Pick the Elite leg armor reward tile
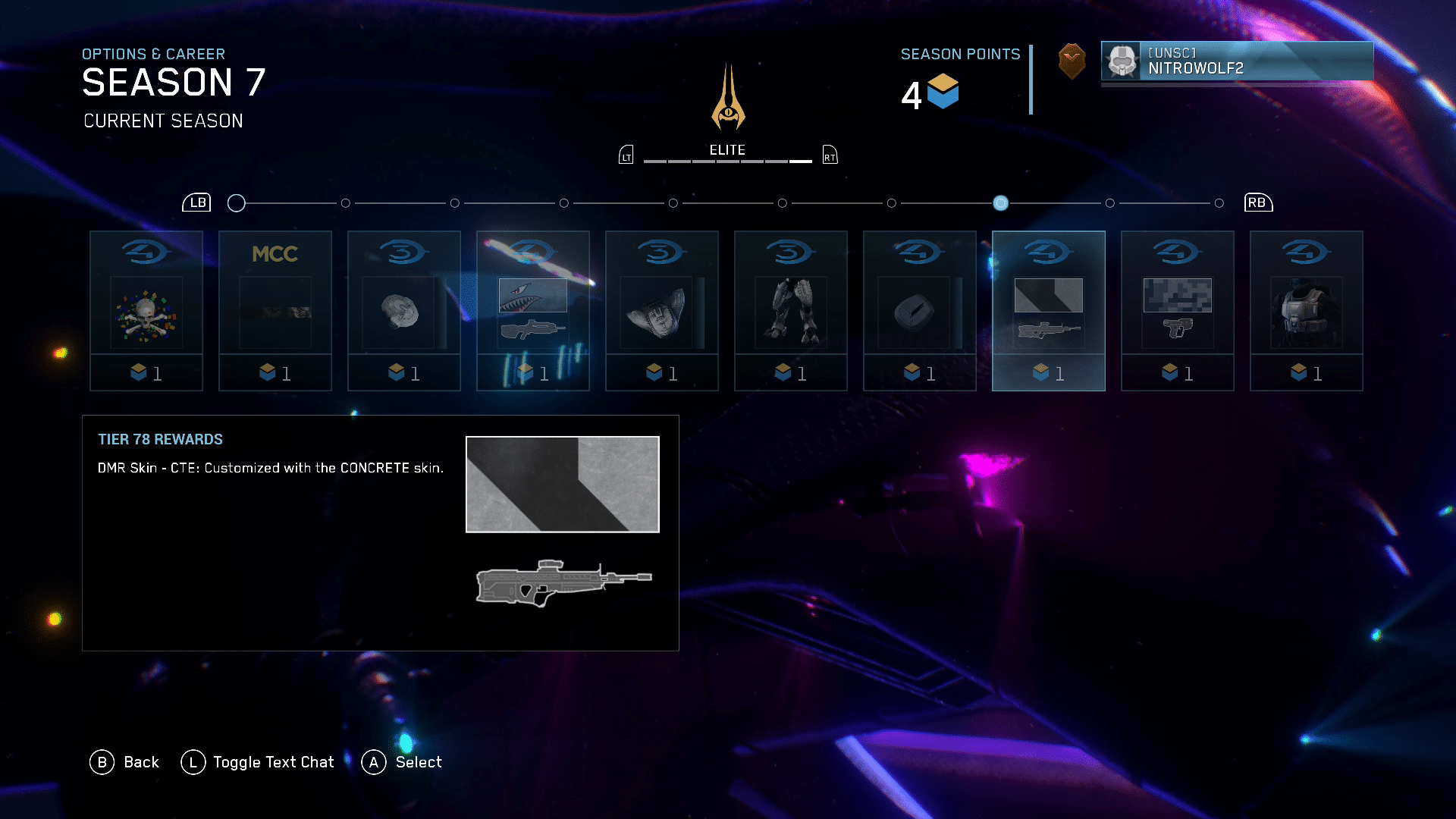1456x819 pixels. click(791, 311)
